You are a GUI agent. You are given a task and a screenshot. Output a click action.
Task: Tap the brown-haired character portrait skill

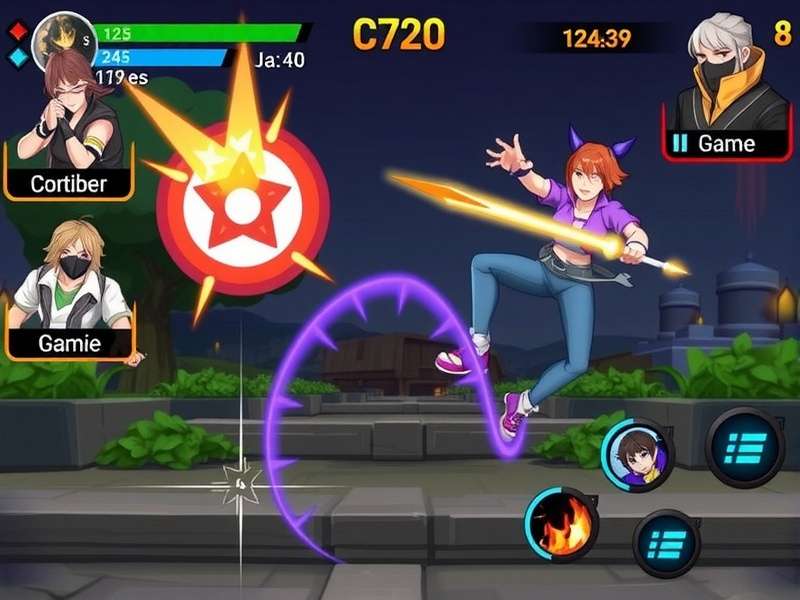pyautogui.click(x=638, y=456)
